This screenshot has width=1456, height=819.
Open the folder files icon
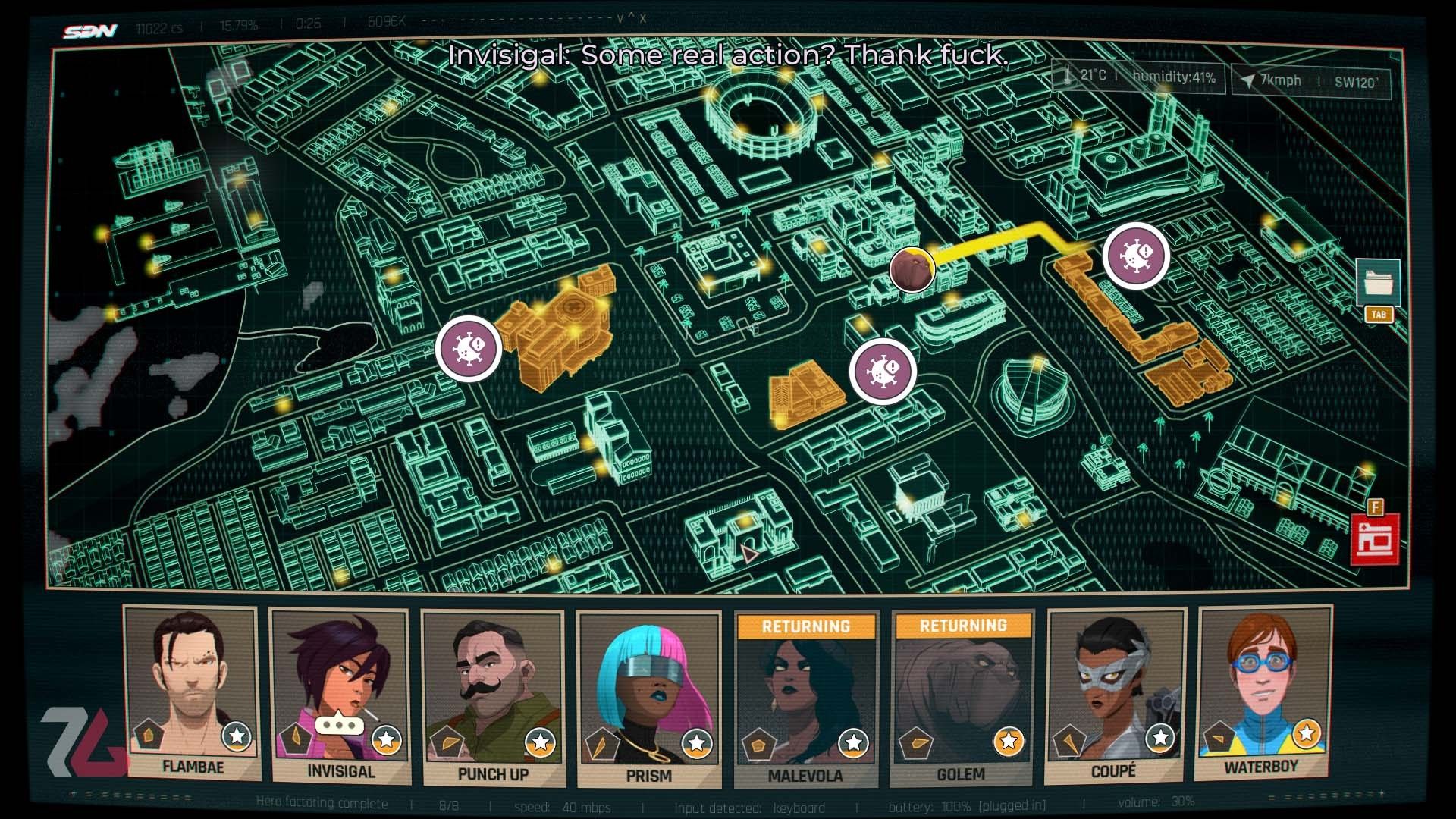point(1378,282)
